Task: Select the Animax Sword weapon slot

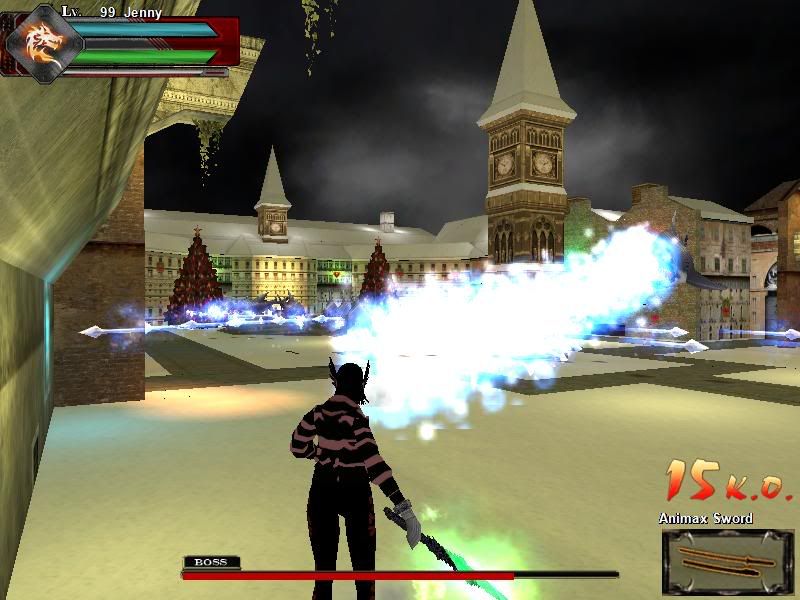Action: (726, 561)
